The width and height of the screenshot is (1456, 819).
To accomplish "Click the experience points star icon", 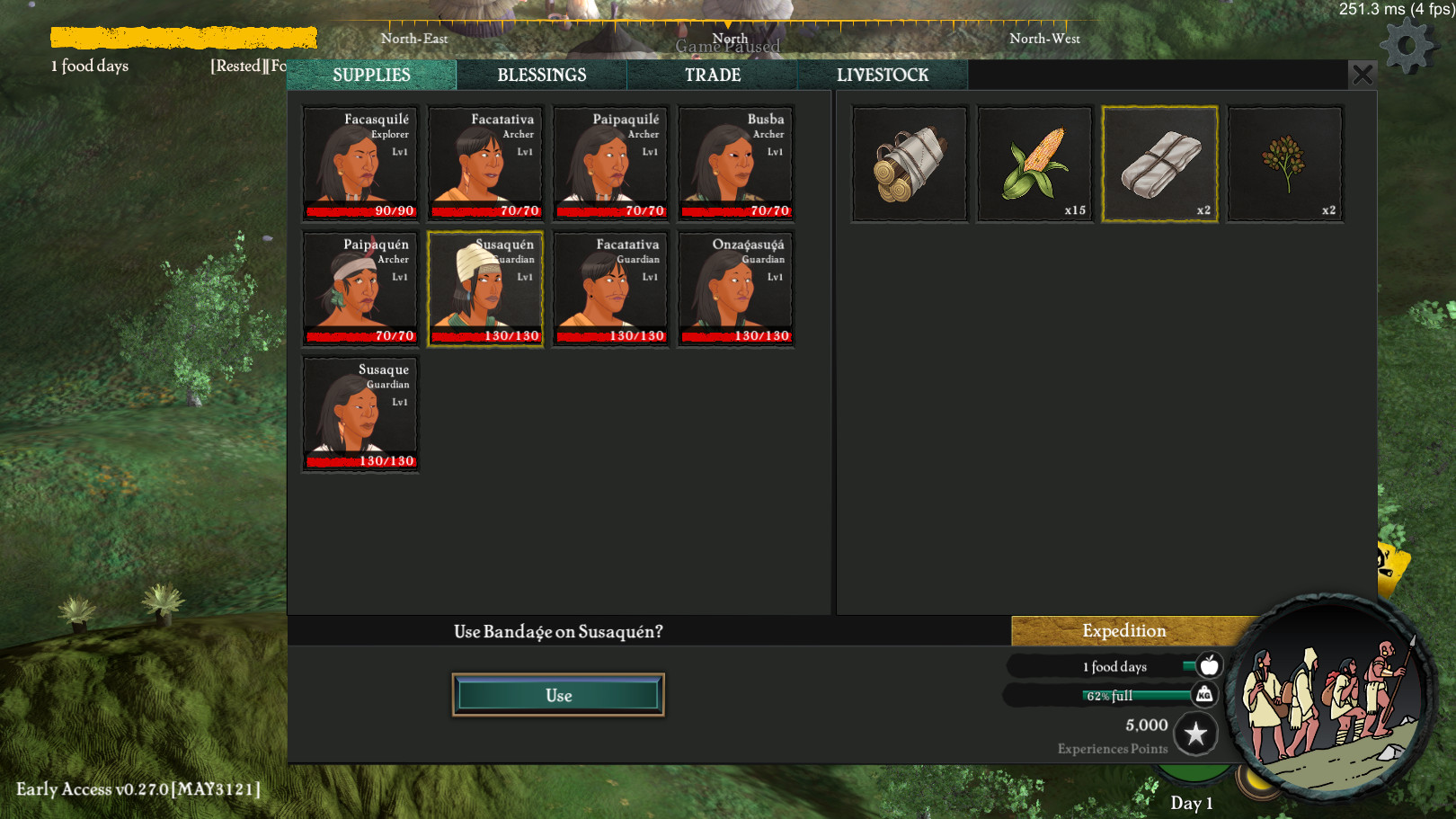I will tap(1195, 734).
